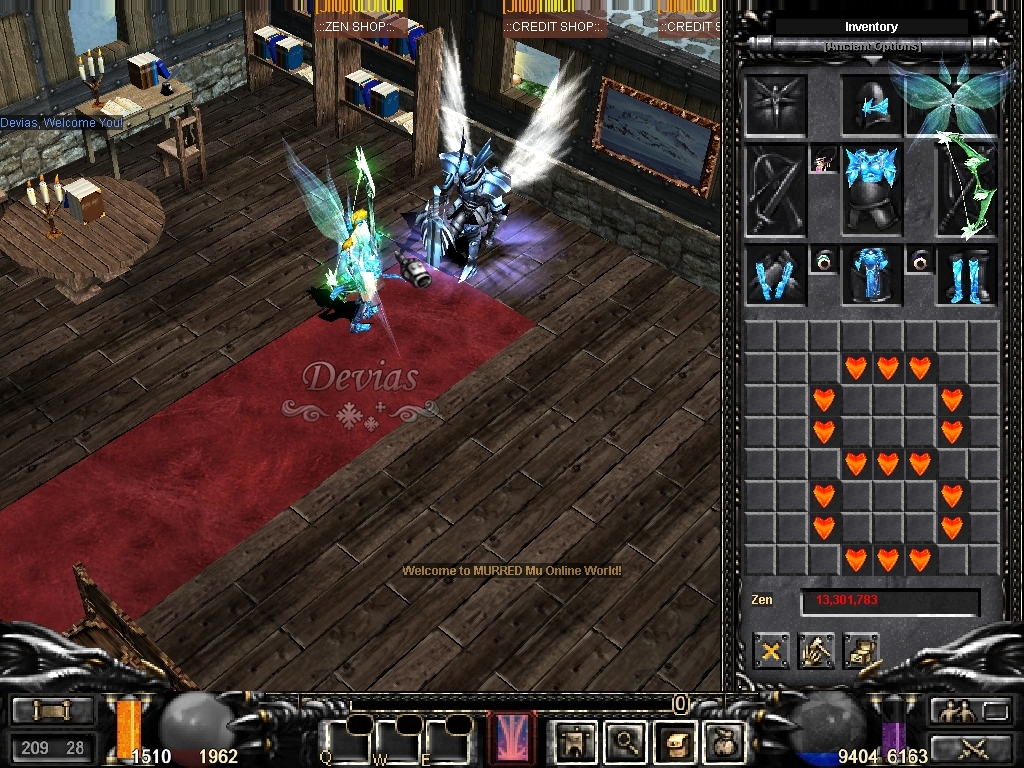Open the repair hammer function
The width and height of the screenshot is (1024, 768).
pos(816,652)
